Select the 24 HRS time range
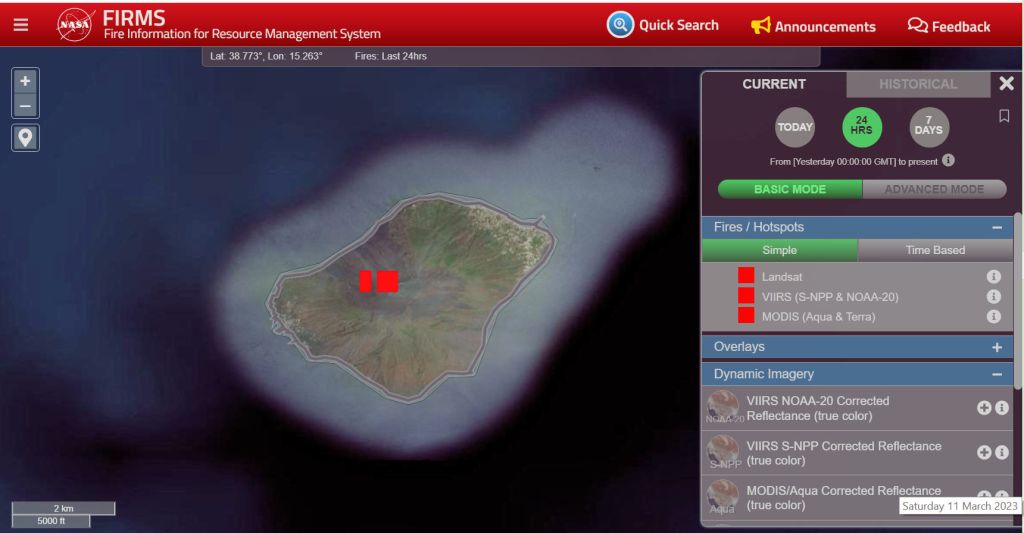This screenshot has height=533, width=1024. coord(861,127)
